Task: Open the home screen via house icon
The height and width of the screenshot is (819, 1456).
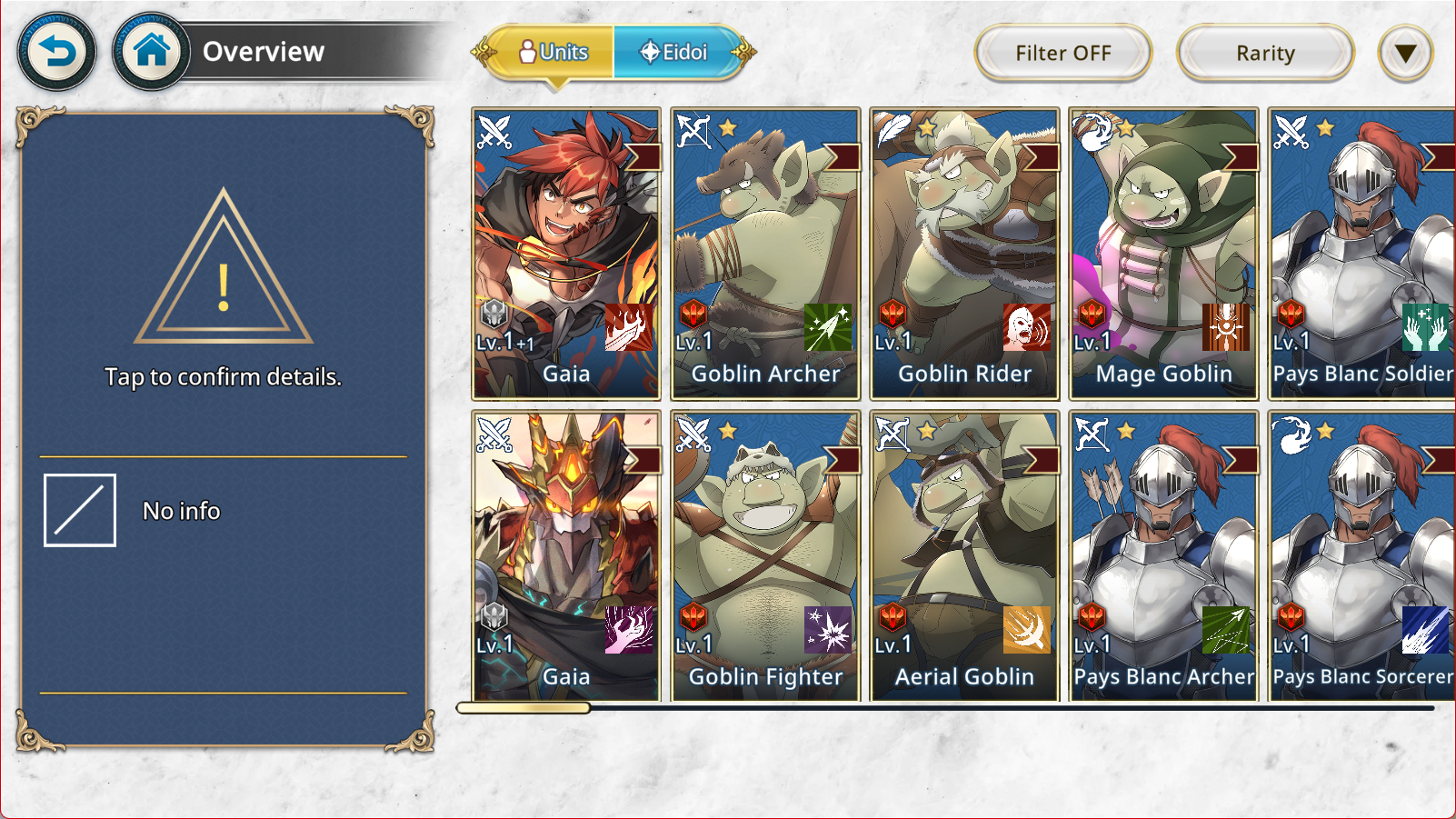Action: [x=151, y=52]
